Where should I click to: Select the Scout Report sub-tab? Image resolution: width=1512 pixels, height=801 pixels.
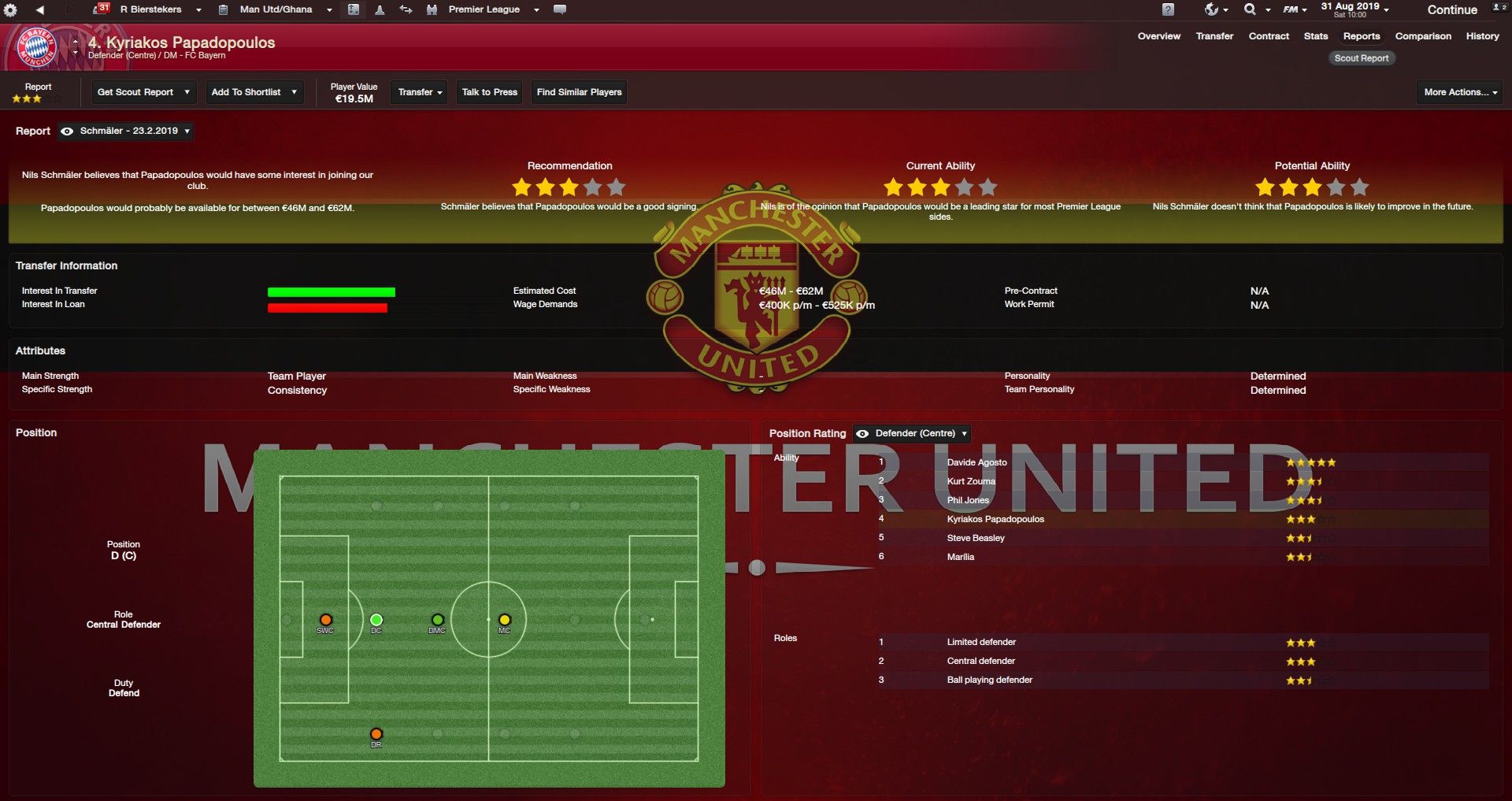point(1361,58)
